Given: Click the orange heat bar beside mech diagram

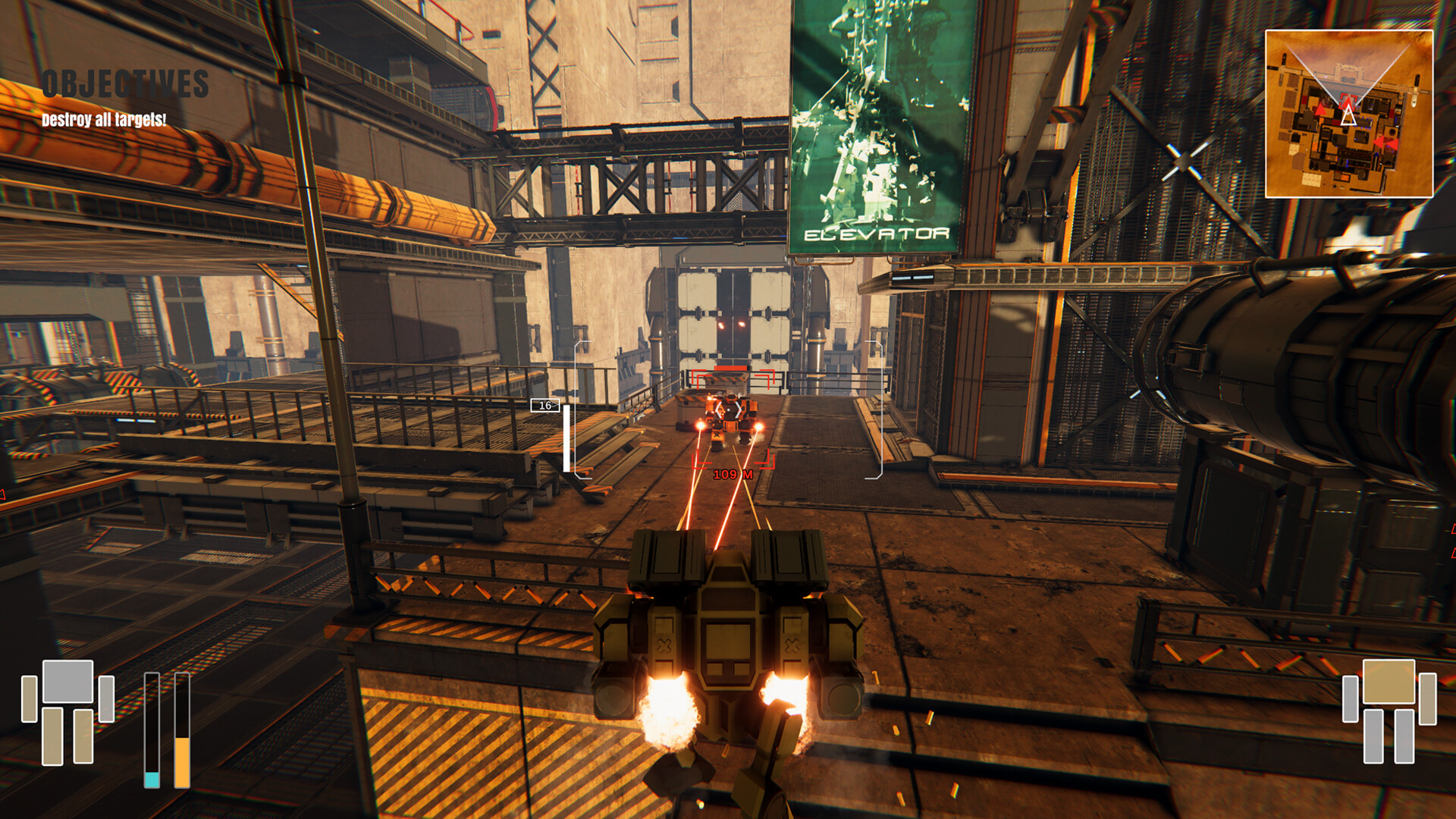Looking at the screenshot, I should click(182, 762).
